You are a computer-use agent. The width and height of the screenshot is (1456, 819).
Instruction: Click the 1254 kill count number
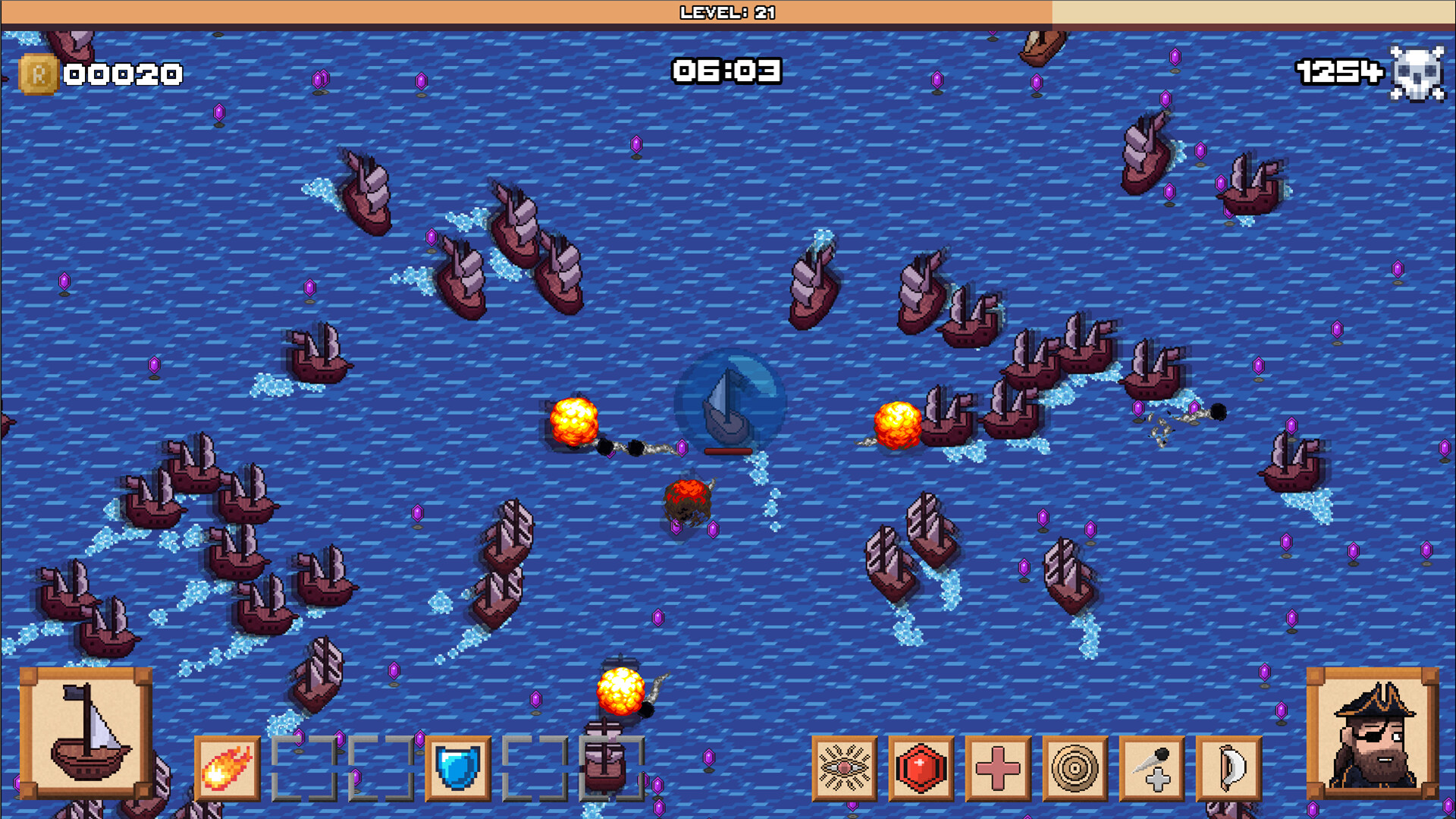tap(1338, 72)
